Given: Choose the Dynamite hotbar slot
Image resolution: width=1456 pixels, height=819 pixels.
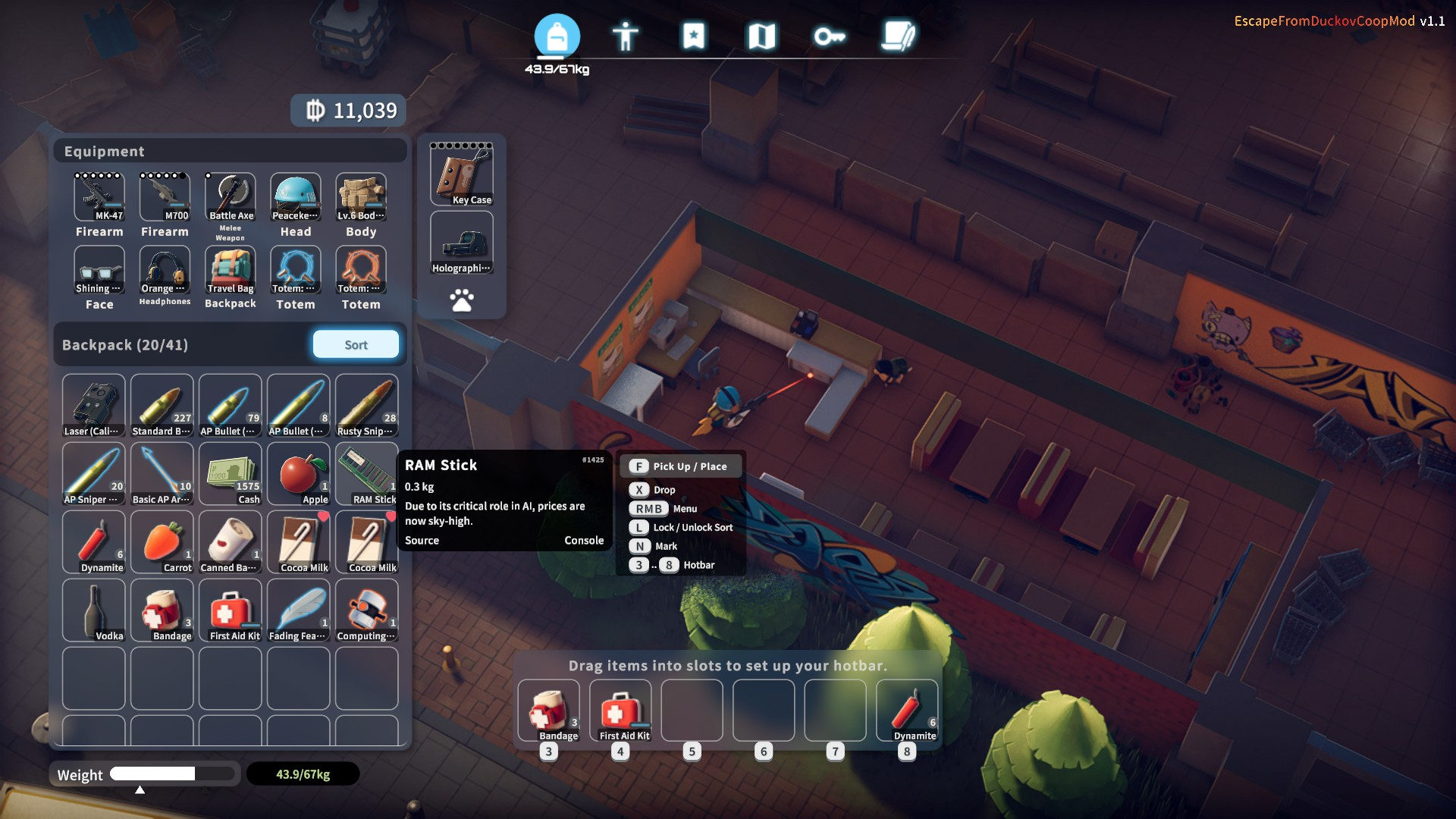Looking at the screenshot, I should 907,711.
